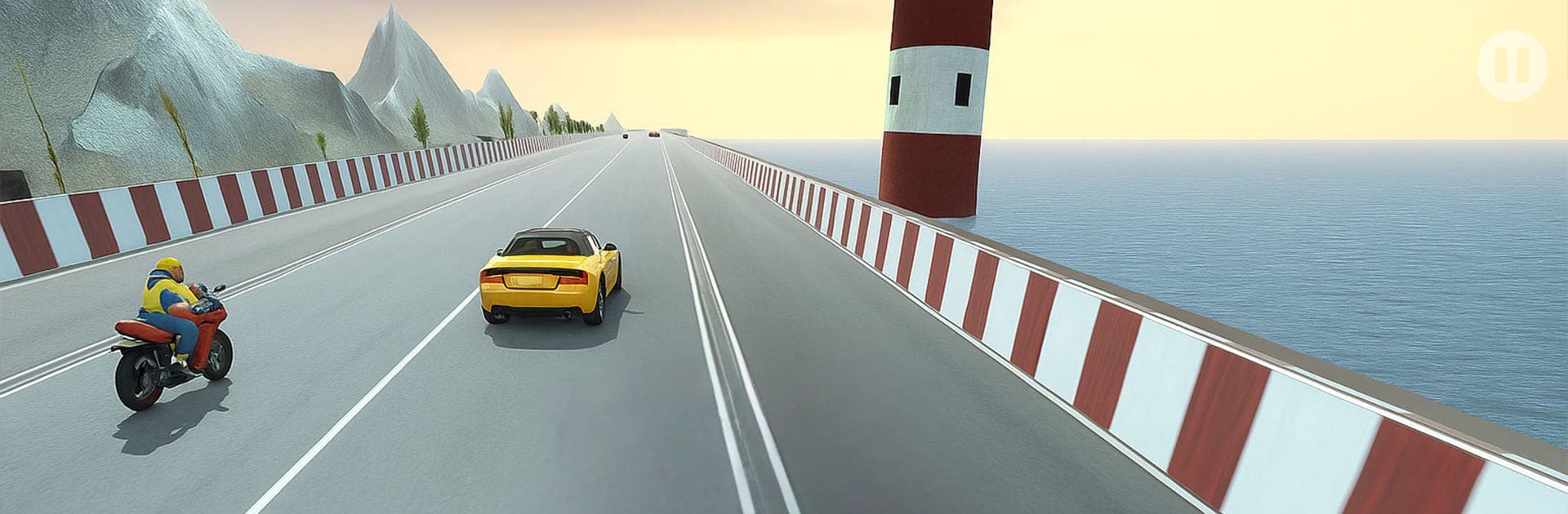The image size is (1568, 514).
Task: Pause the game with the round button
Action: point(1512,66)
